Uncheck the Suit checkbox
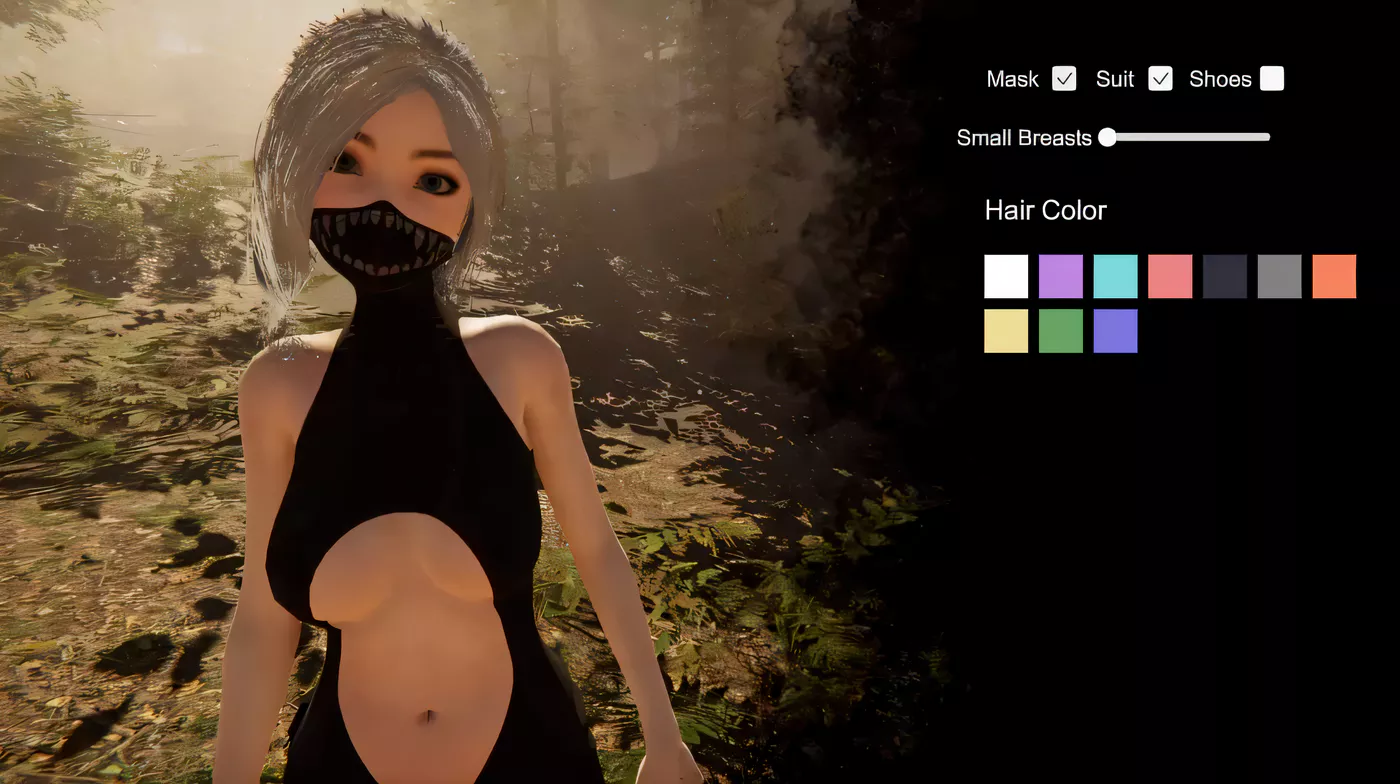 pos(1160,79)
